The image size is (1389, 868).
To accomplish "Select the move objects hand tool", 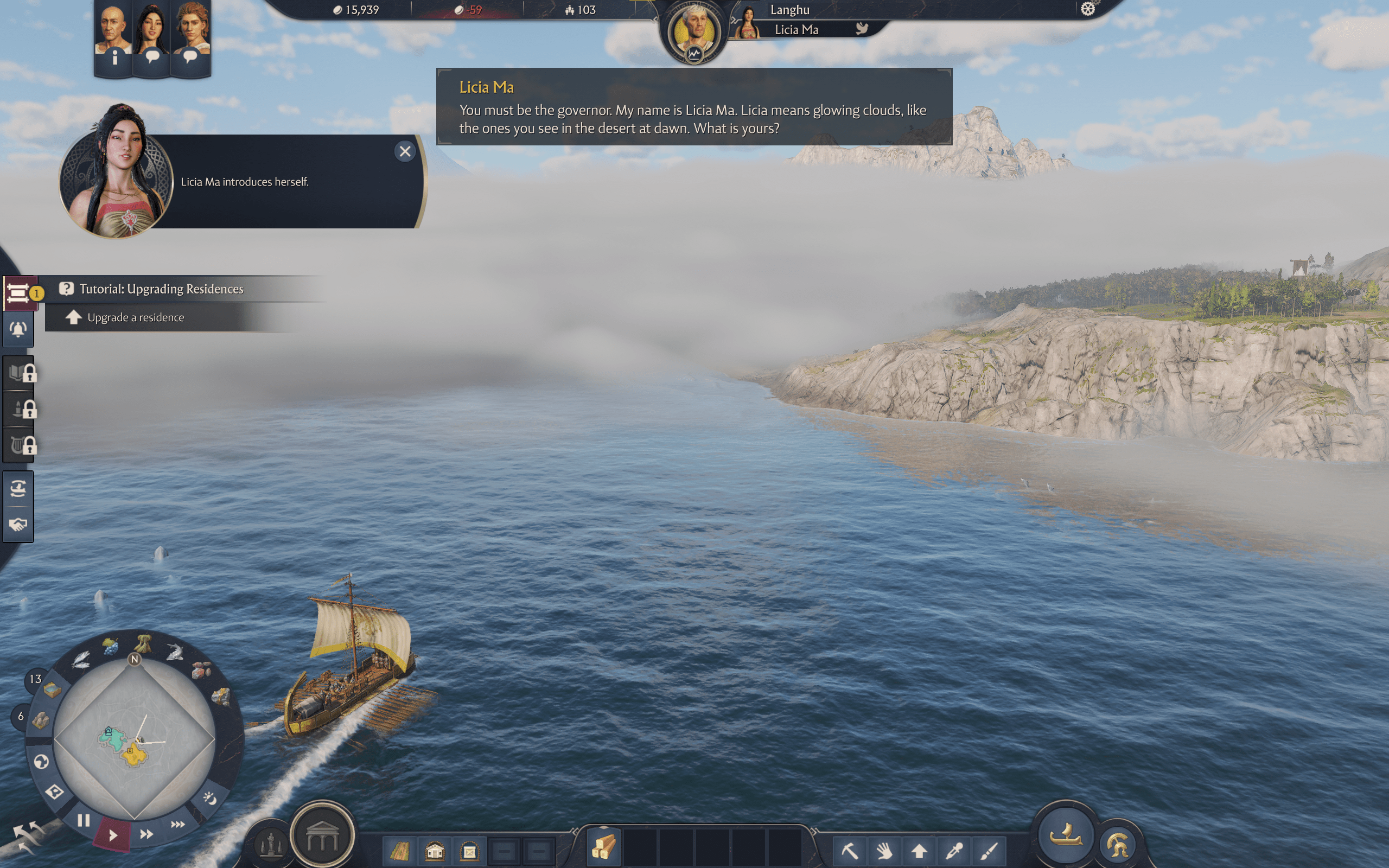I will (x=886, y=852).
